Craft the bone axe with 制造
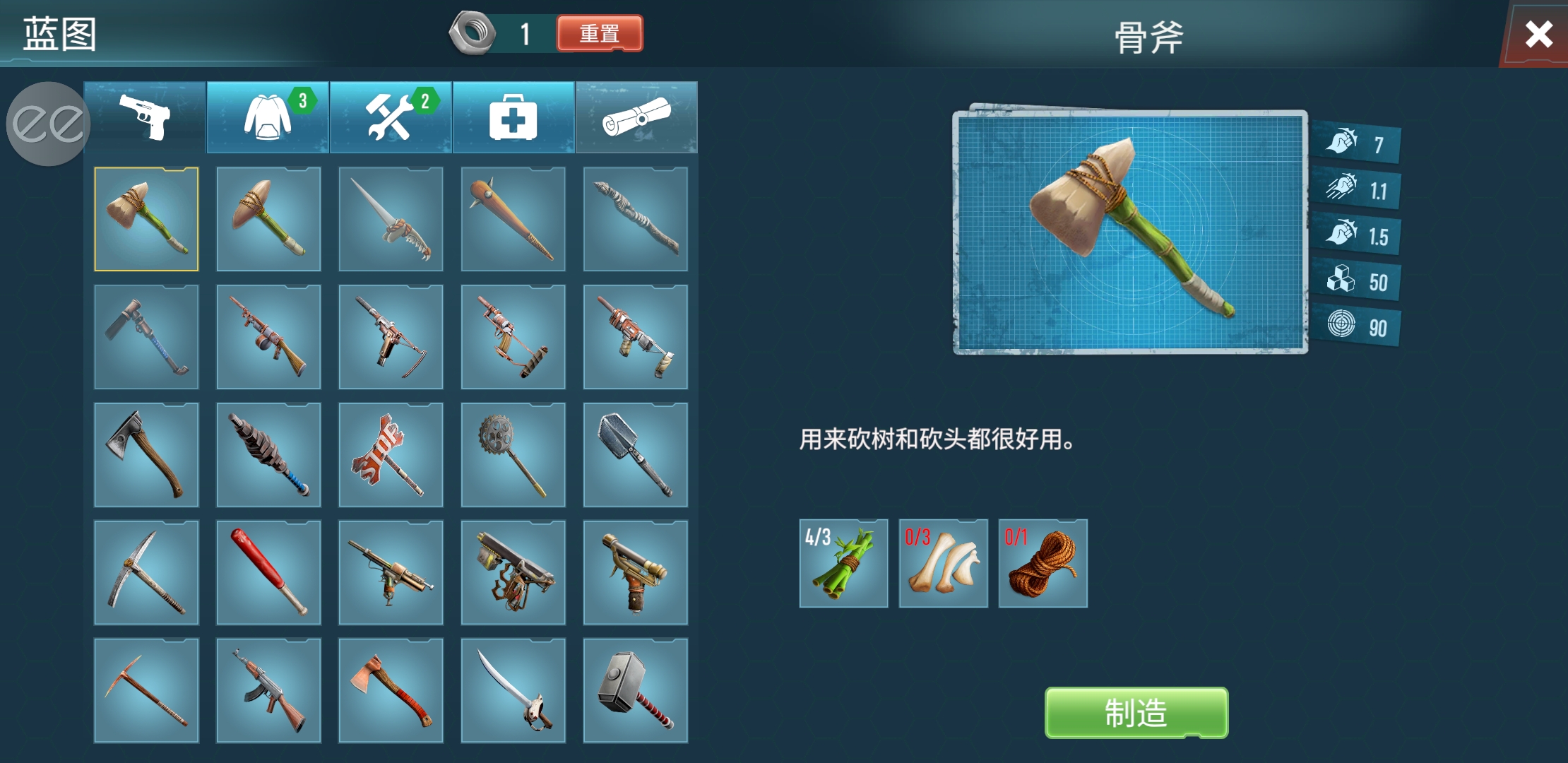The image size is (1568, 763). click(x=1136, y=713)
